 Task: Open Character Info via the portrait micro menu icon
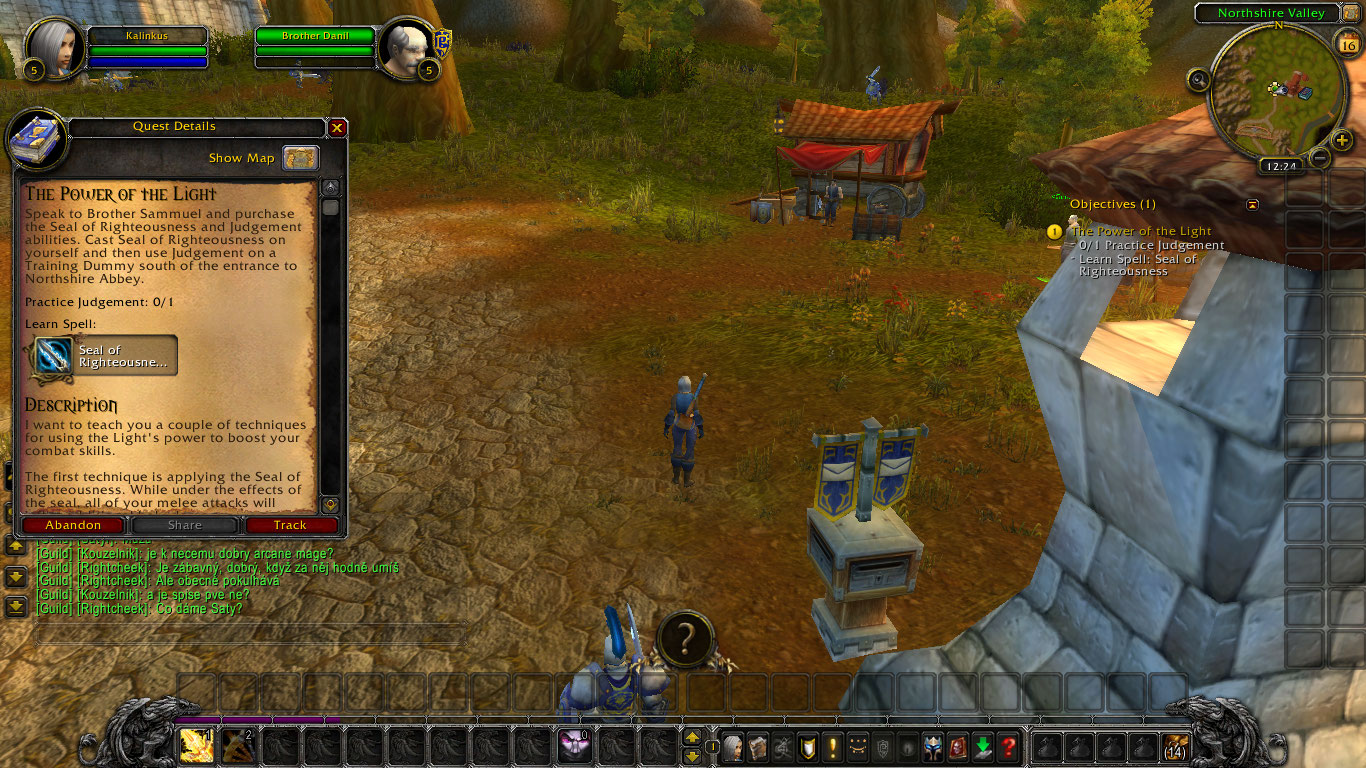[x=733, y=748]
